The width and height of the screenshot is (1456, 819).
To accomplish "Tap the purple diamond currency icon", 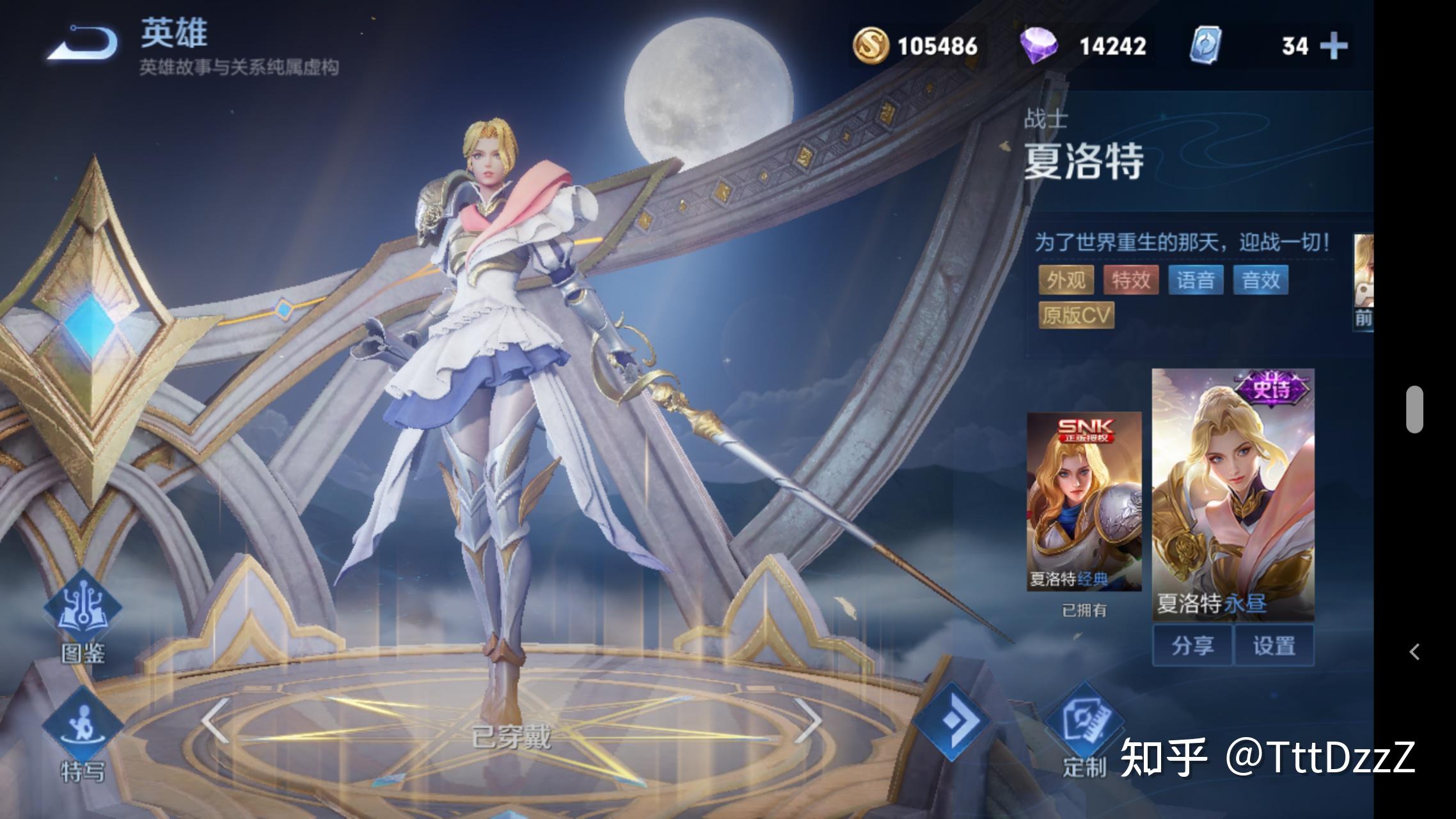I will click(1038, 46).
